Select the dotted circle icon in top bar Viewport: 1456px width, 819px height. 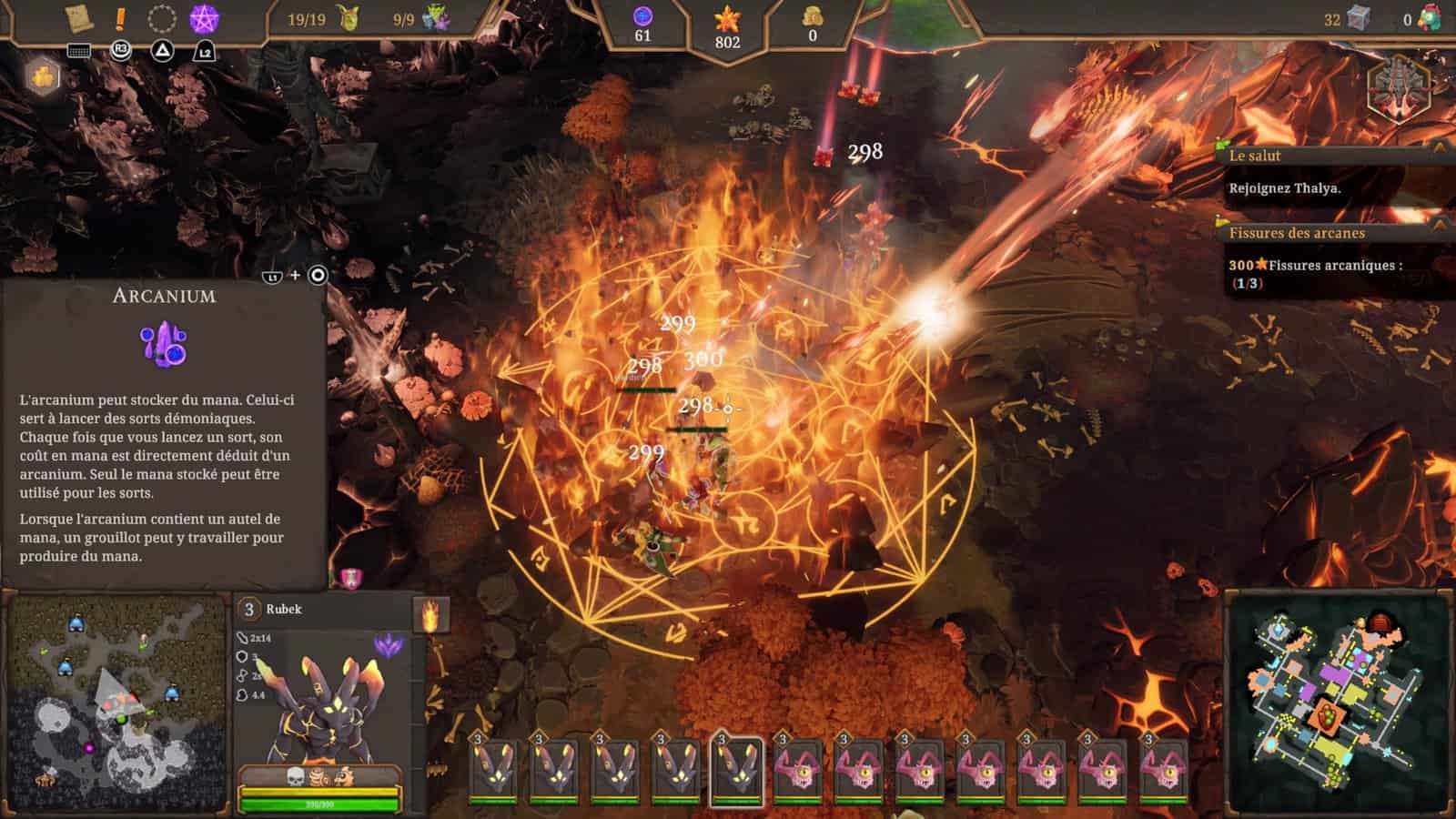tap(162, 17)
